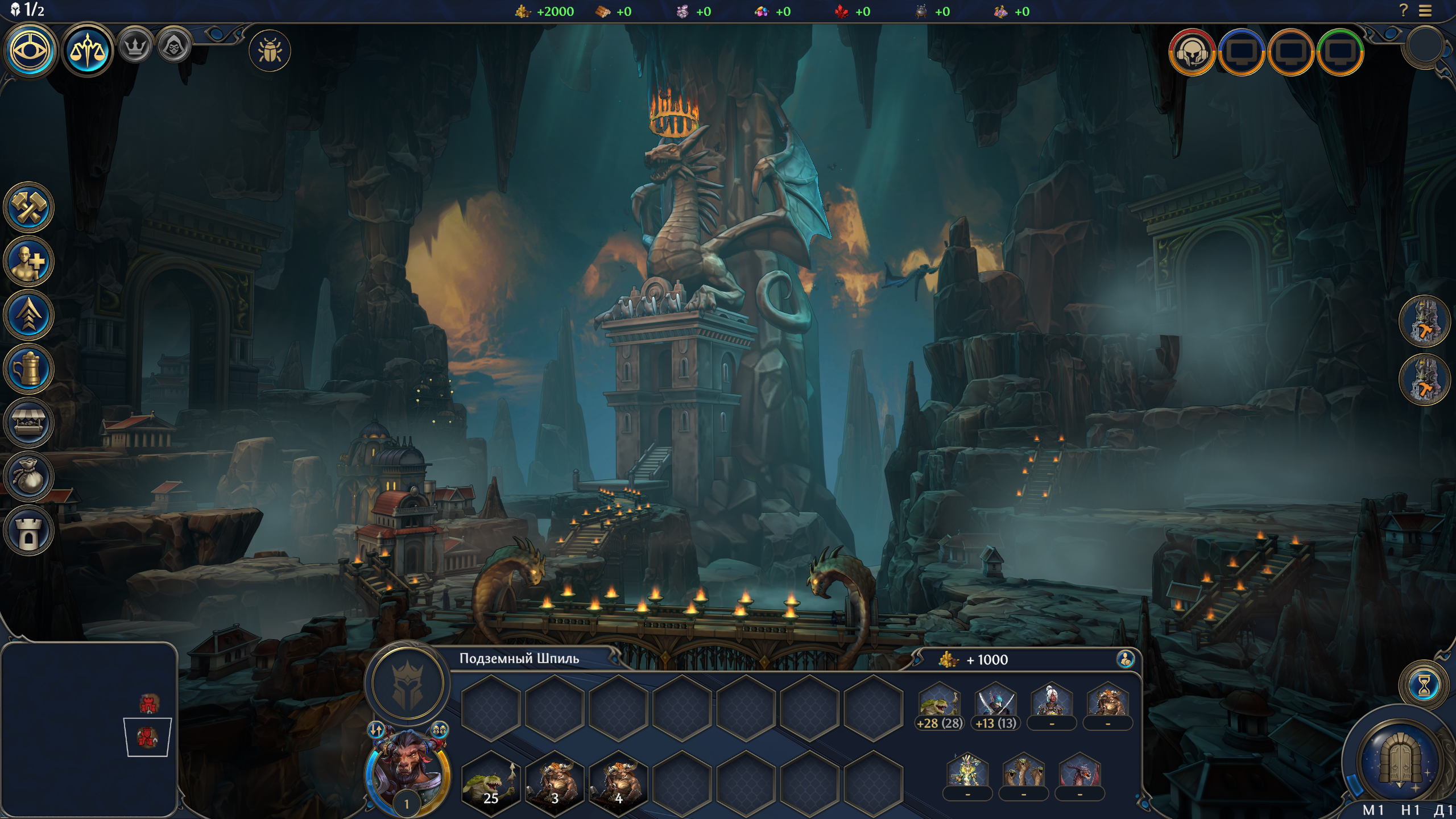1456x819 pixels.
Task: Click the sack icon in the left sidebar
Action: [28, 477]
